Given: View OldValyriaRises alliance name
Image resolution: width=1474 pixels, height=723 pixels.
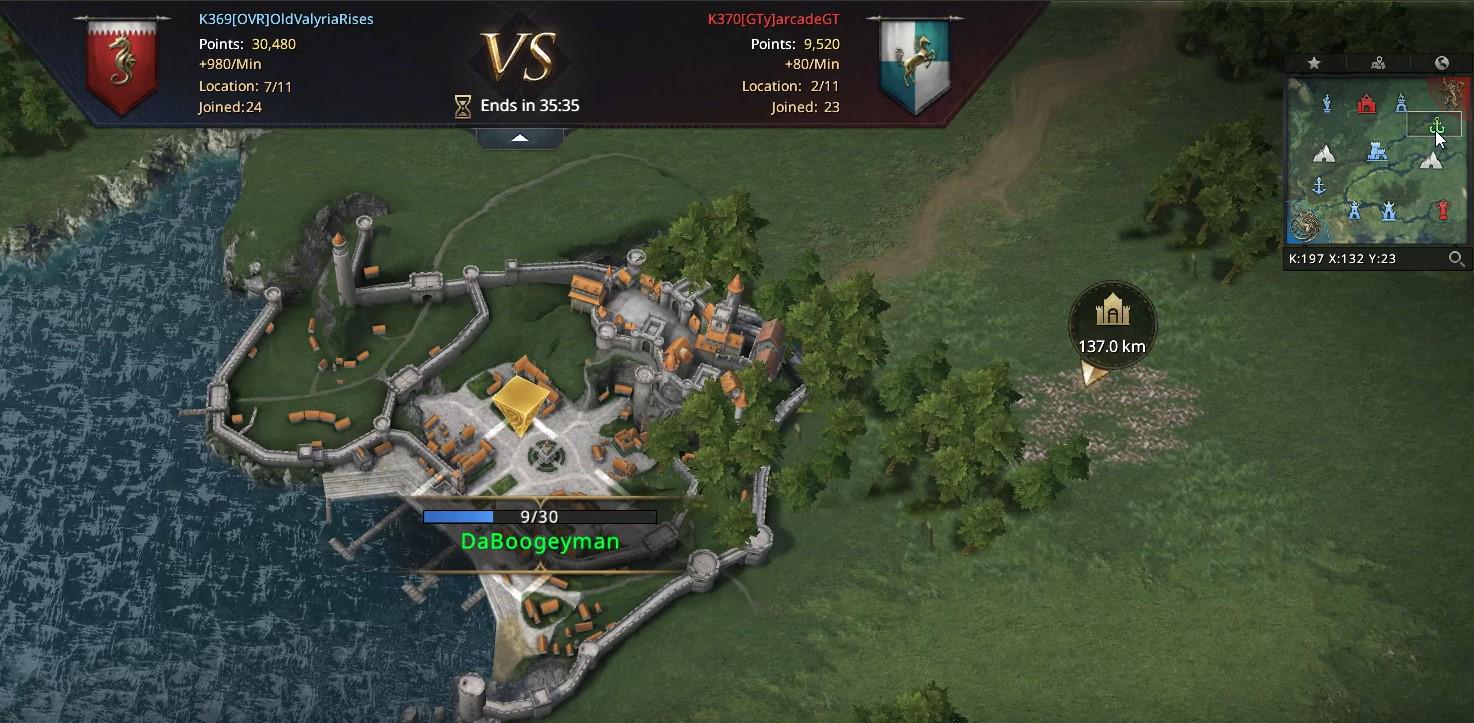Looking at the screenshot, I should (x=286, y=19).
